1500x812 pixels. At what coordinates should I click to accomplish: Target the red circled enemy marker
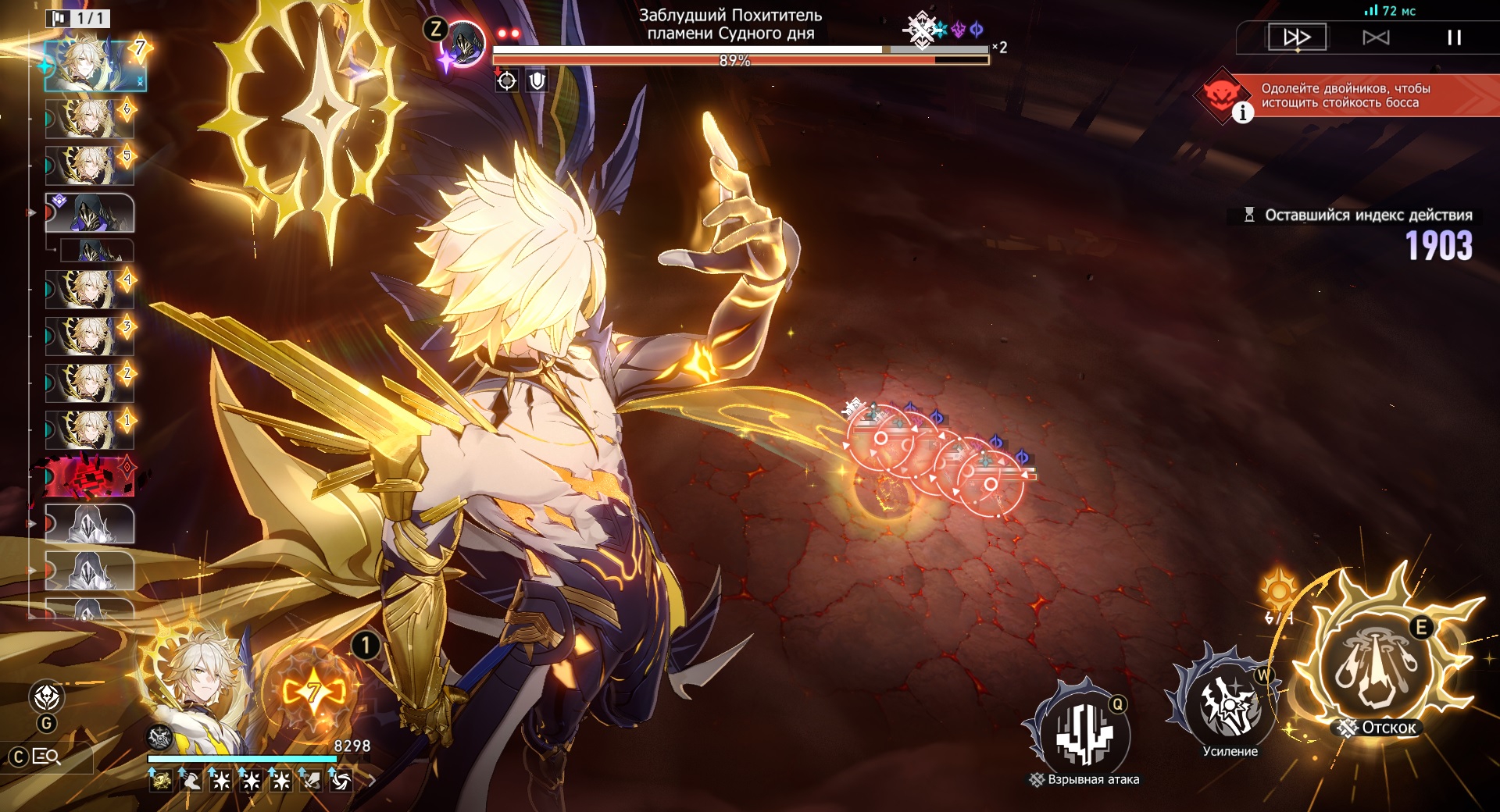990,484
